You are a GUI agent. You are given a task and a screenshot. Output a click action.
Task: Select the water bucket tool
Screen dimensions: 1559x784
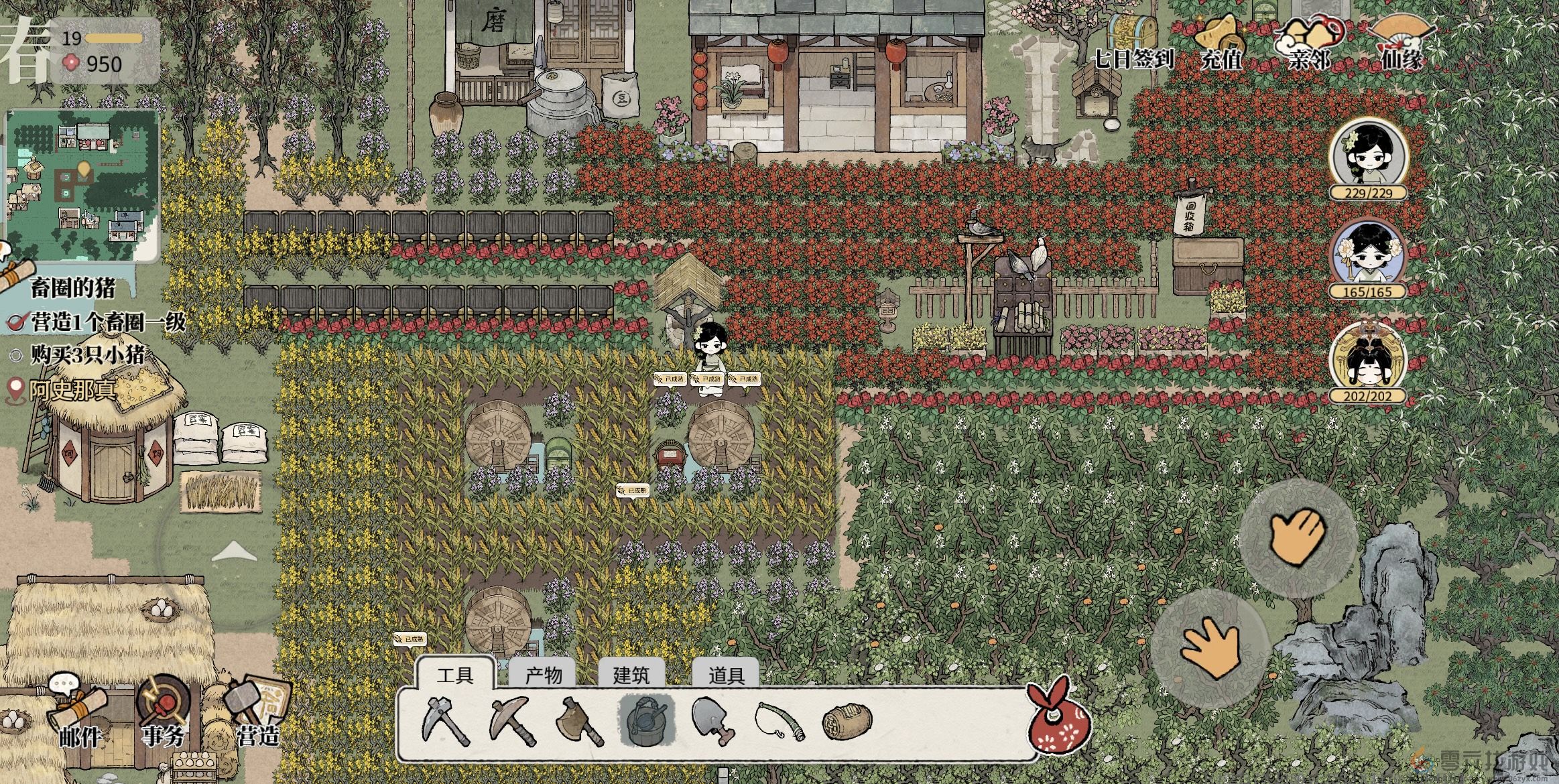coord(646,721)
